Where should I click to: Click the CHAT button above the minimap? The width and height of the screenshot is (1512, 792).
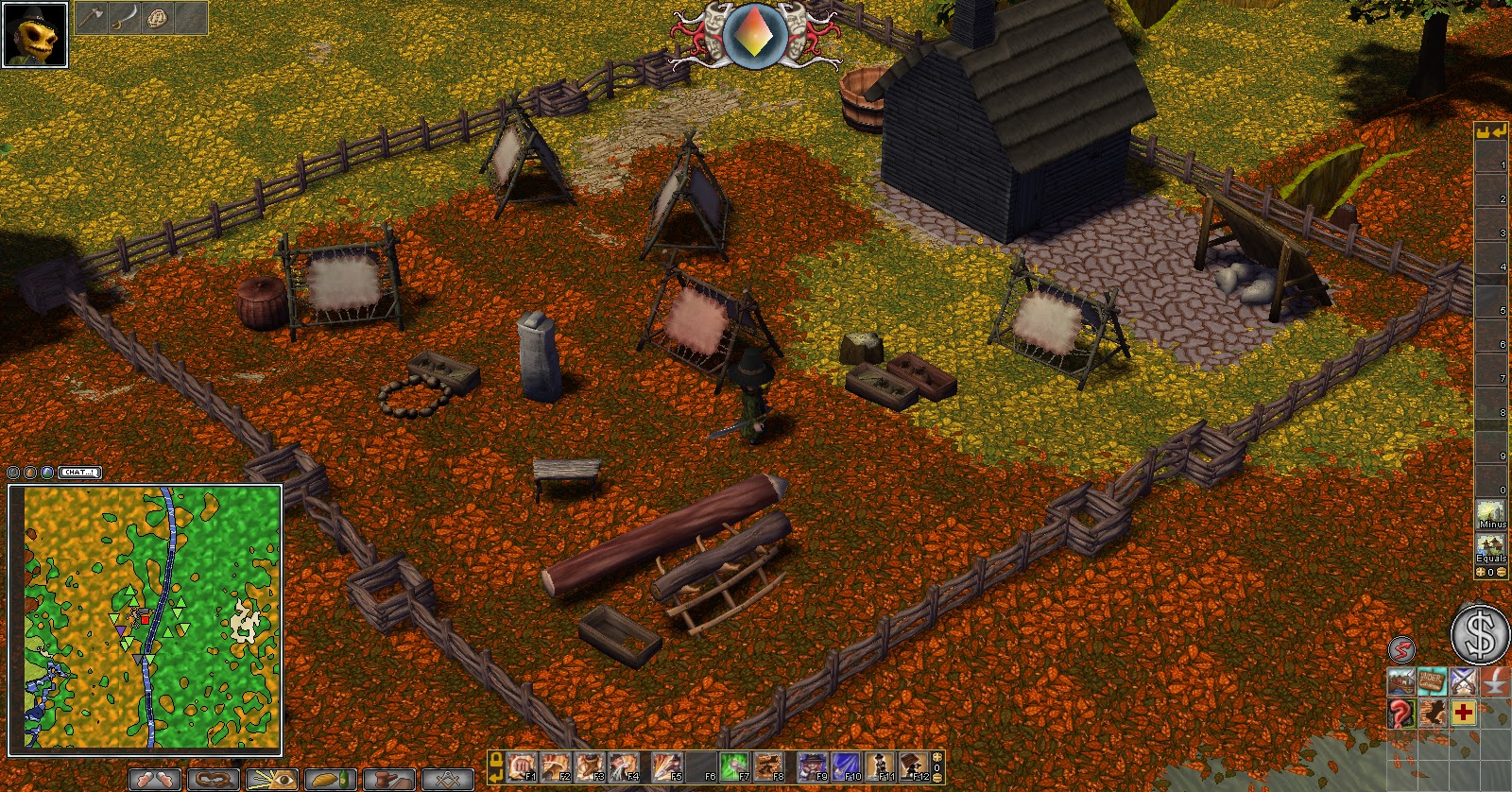pyautogui.click(x=79, y=472)
